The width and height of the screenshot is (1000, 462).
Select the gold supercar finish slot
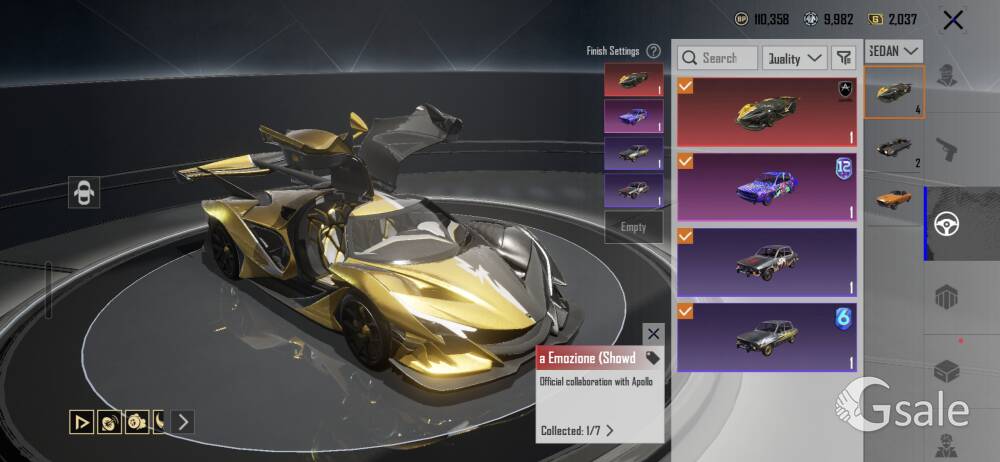click(x=633, y=80)
